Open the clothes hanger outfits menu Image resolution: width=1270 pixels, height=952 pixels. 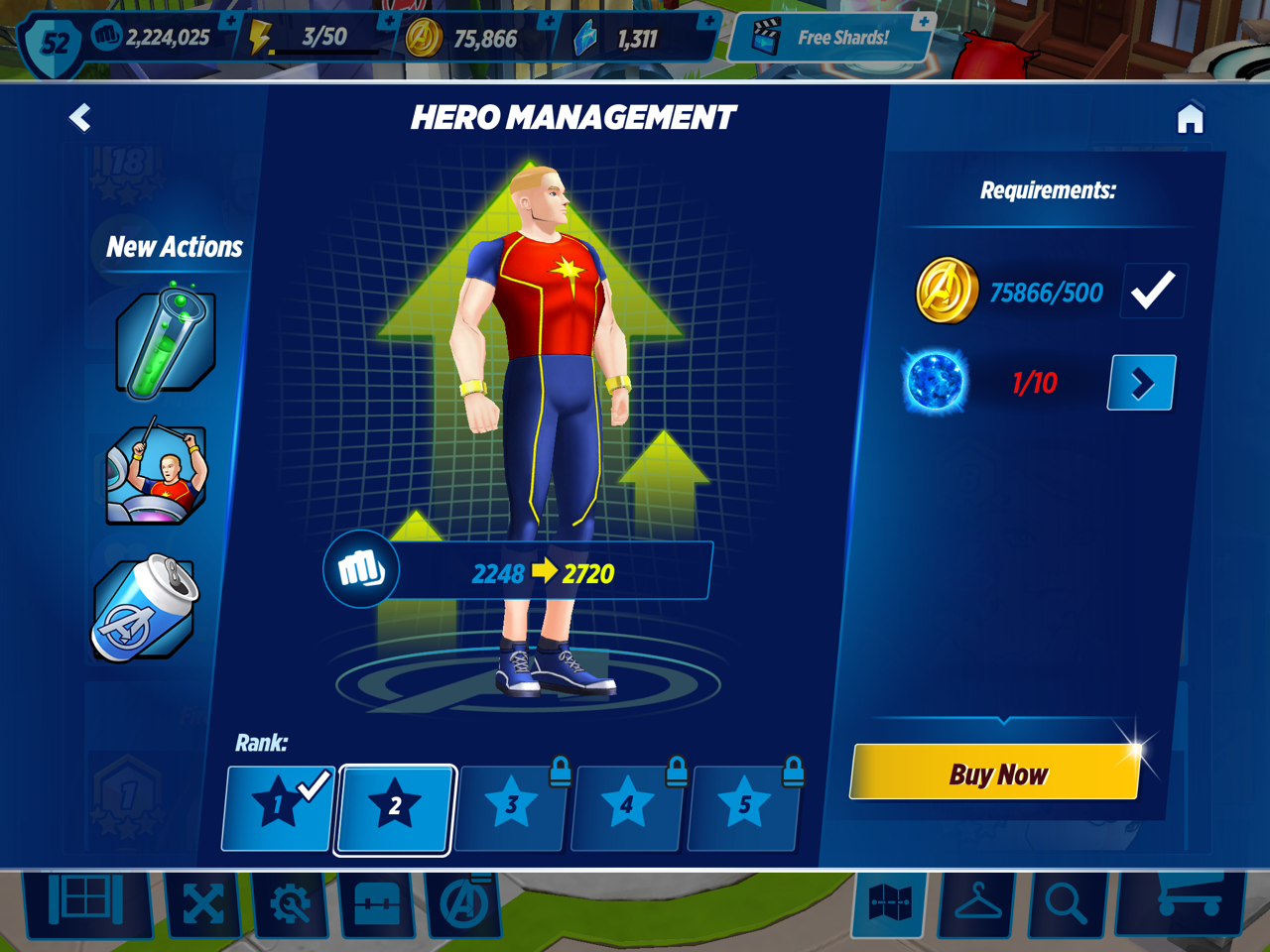pyautogui.click(x=977, y=904)
